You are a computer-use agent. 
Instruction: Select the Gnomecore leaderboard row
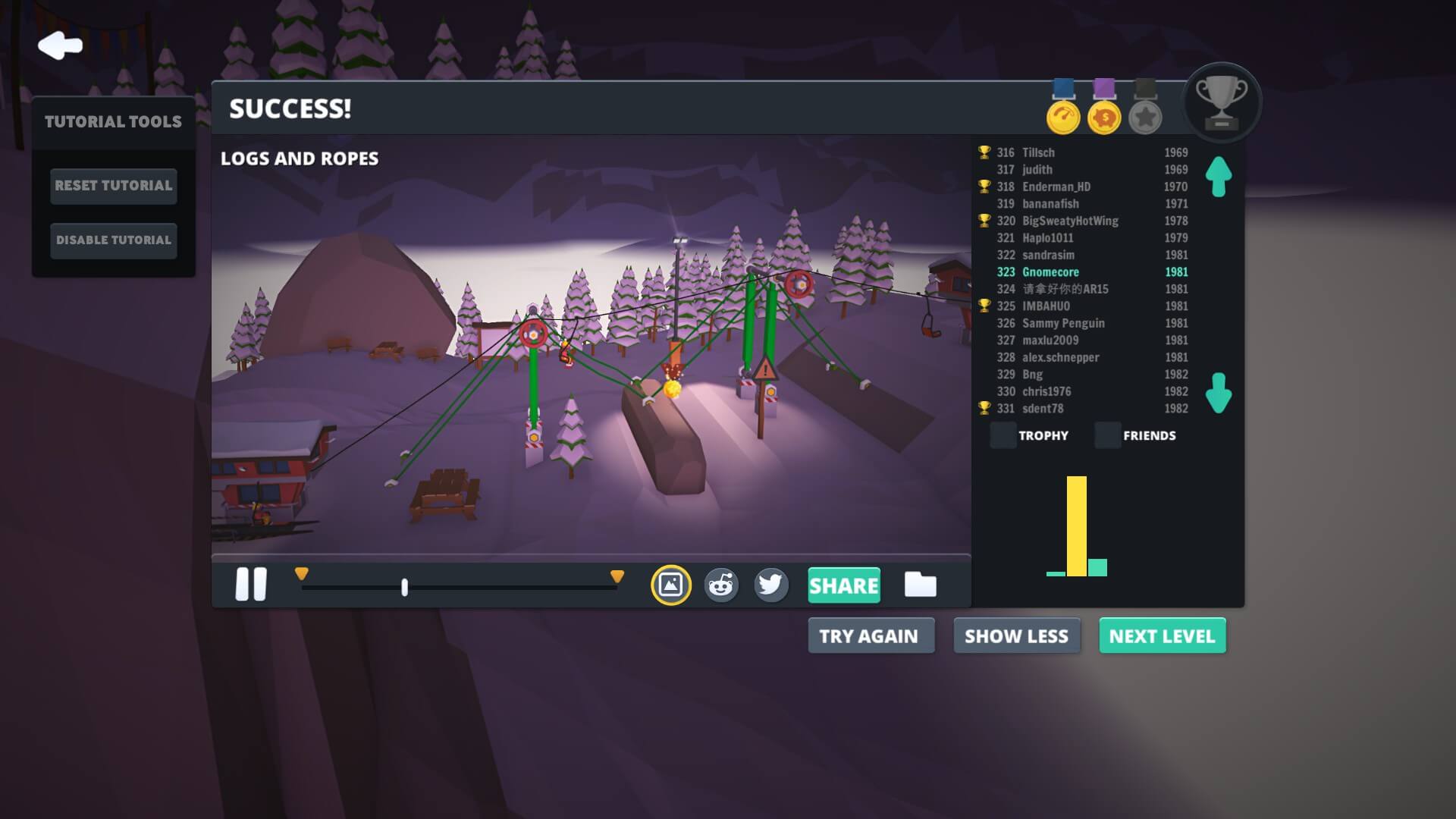[x=1092, y=272]
